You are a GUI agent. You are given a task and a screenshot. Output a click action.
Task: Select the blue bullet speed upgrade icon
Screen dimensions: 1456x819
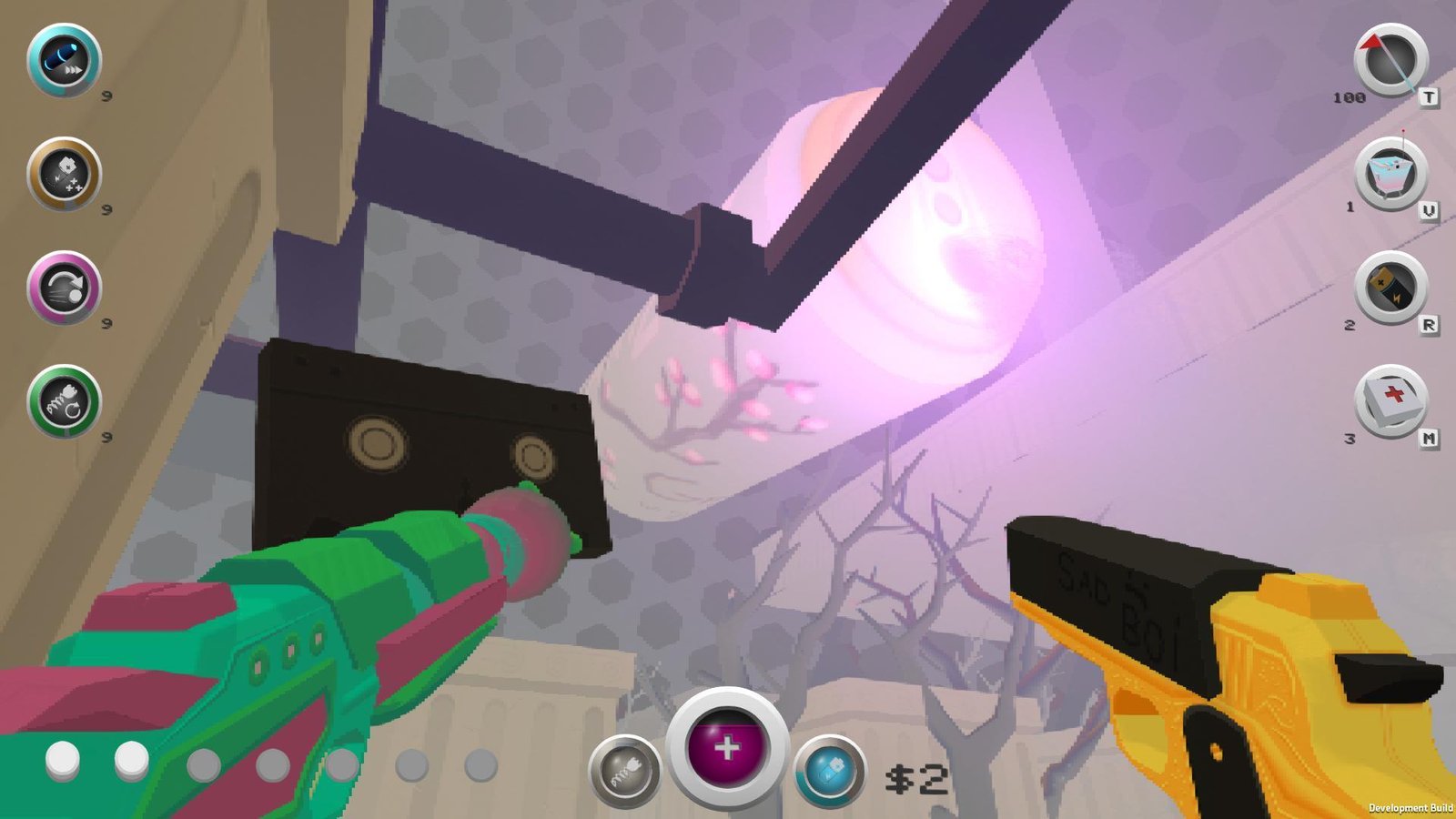pyautogui.click(x=64, y=60)
